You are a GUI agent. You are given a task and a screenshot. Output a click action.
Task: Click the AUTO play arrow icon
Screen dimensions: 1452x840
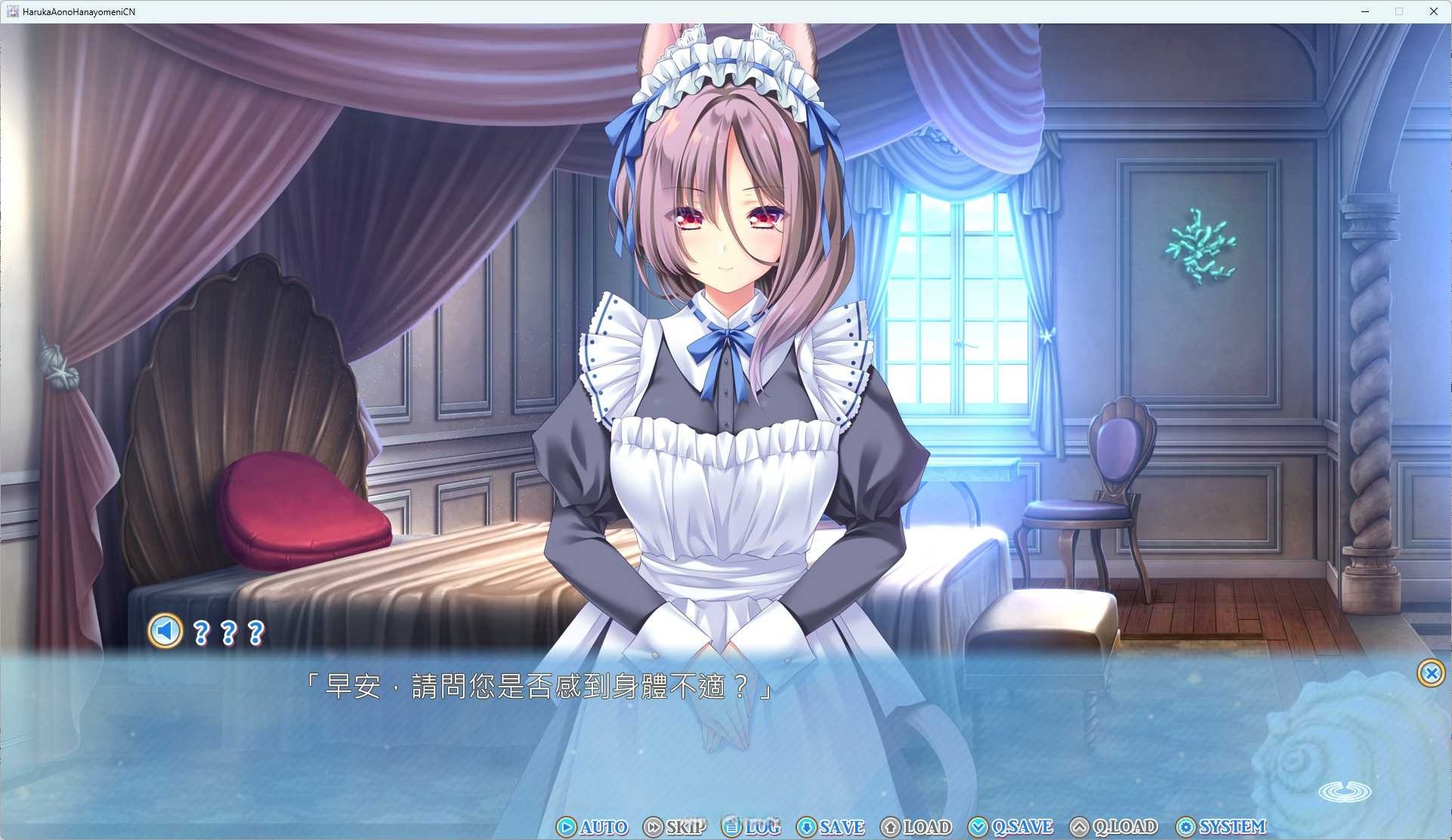pyautogui.click(x=567, y=827)
